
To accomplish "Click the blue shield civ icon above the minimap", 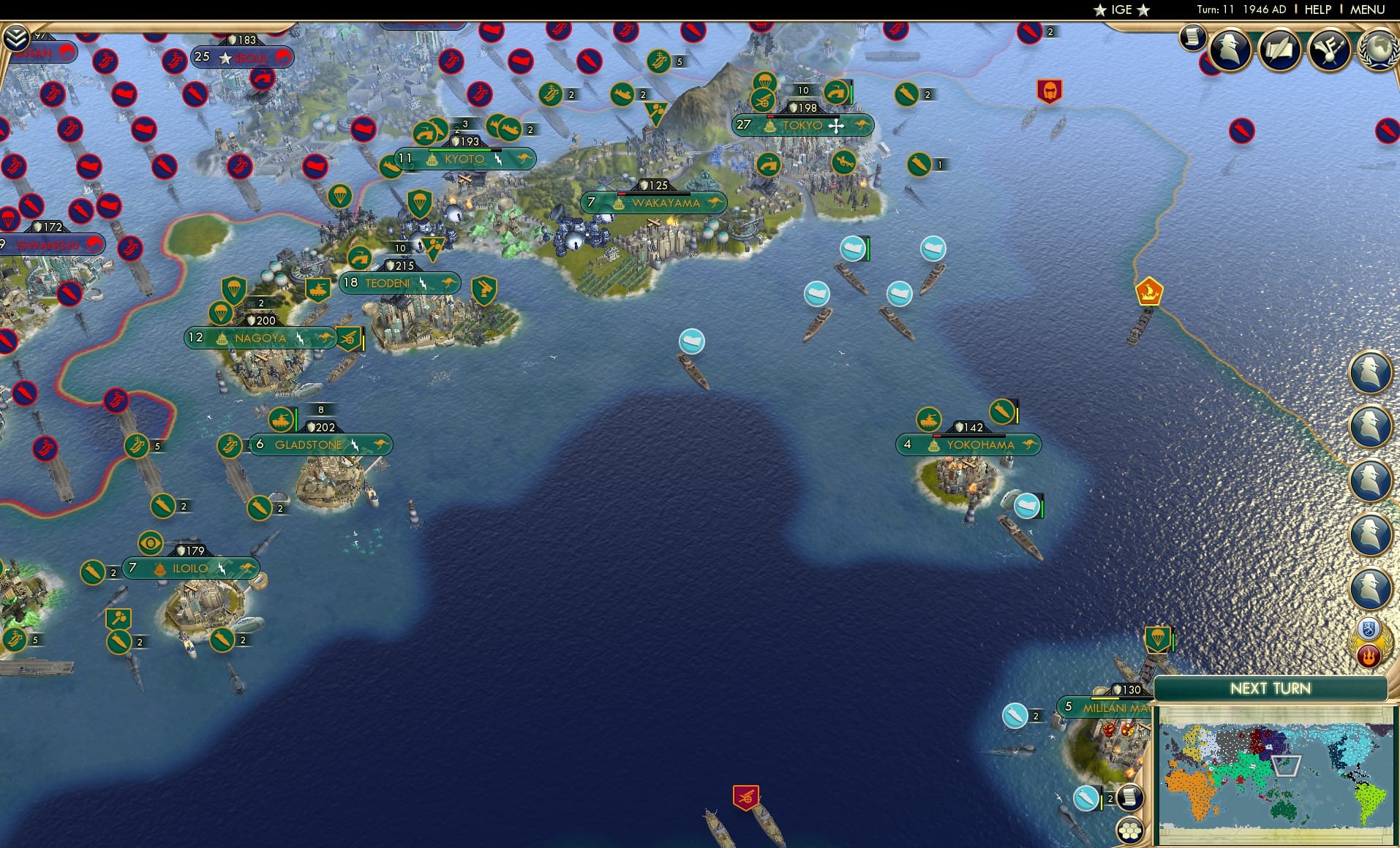I will pyautogui.click(x=1369, y=629).
